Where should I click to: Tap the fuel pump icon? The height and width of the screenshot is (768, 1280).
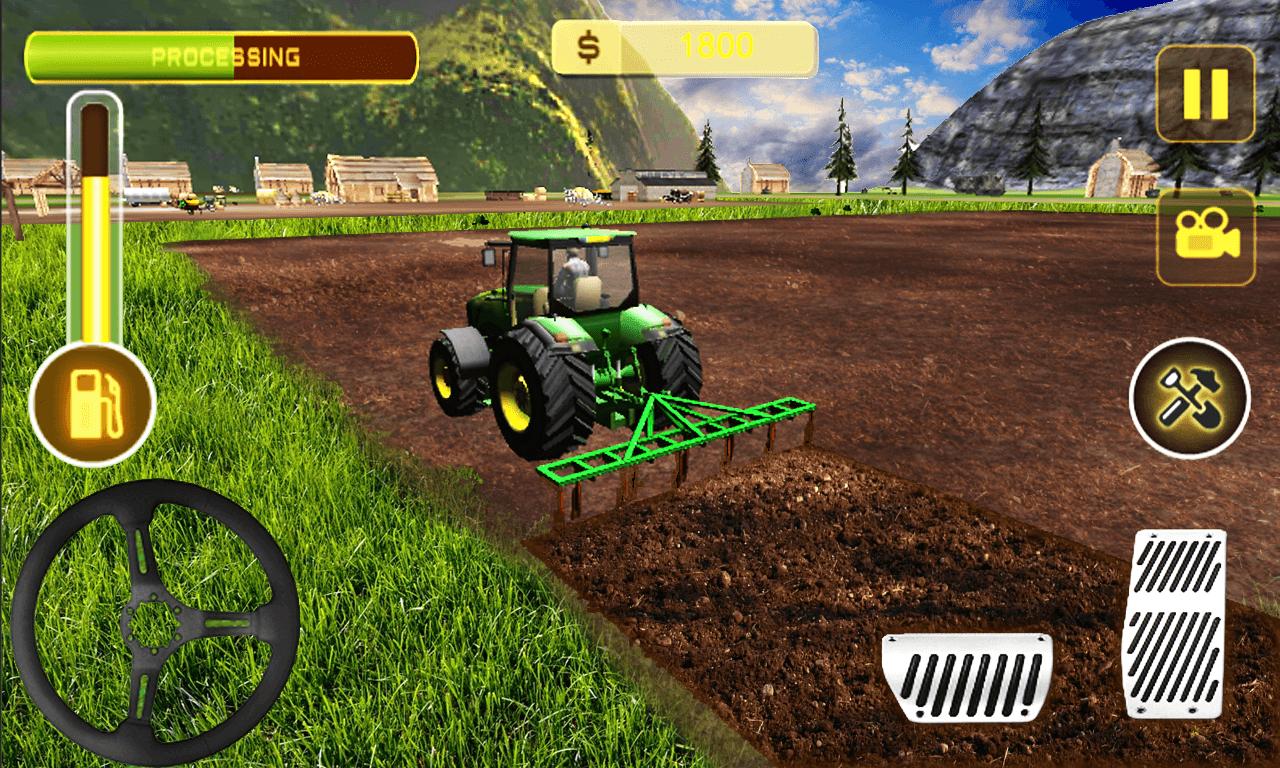(93, 403)
